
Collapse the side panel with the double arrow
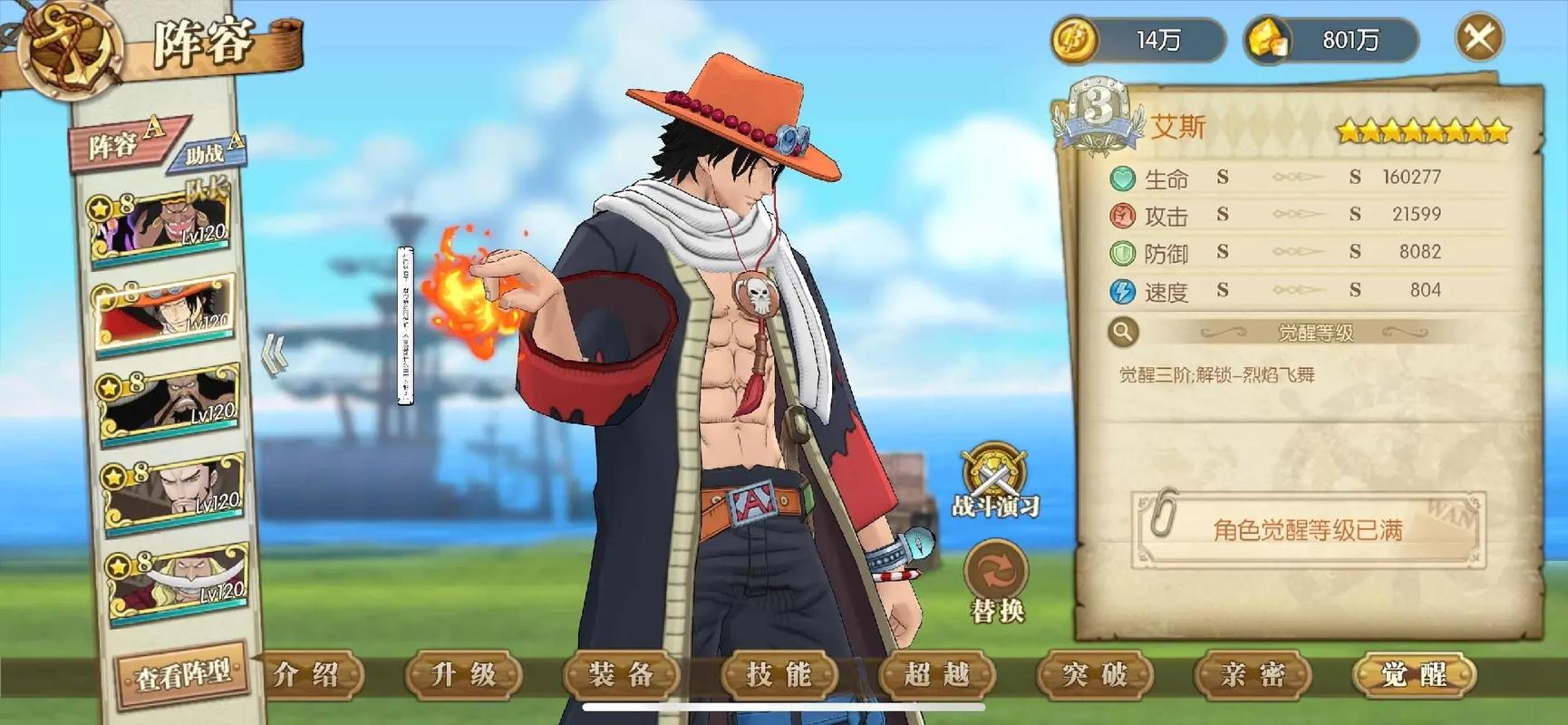click(x=275, y=353)
